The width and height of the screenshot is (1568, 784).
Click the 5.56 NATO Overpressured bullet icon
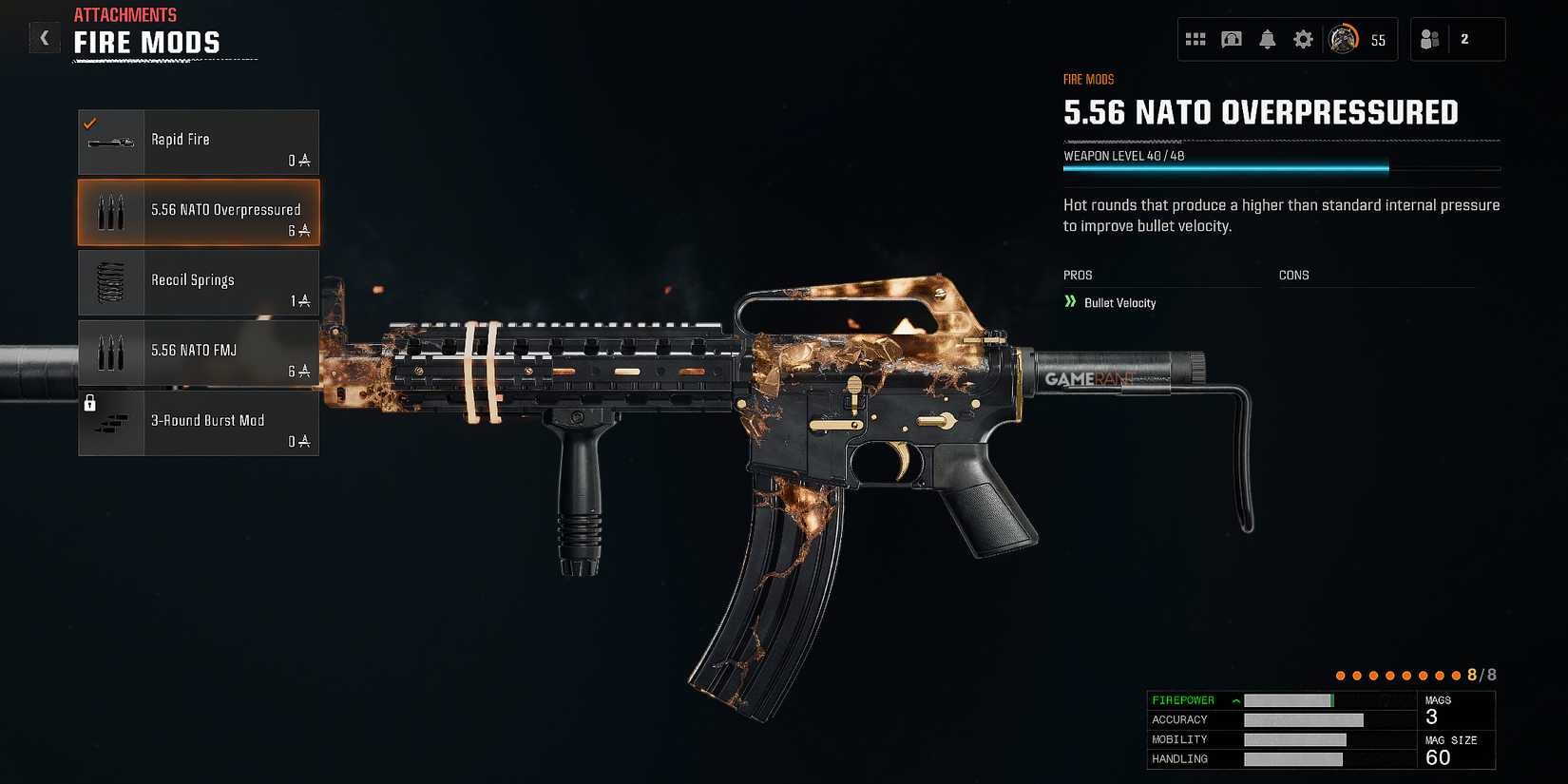[111, 211]
